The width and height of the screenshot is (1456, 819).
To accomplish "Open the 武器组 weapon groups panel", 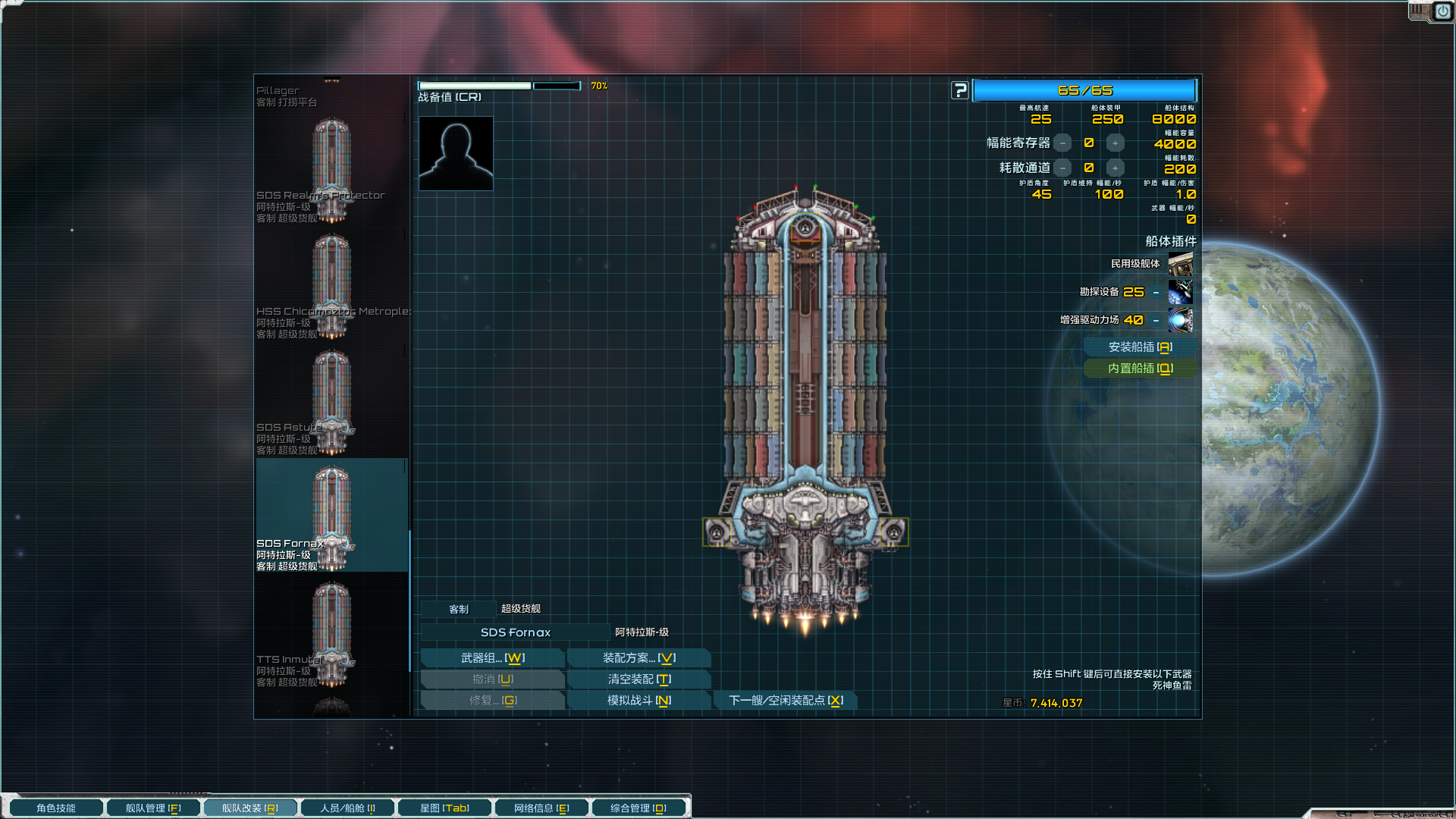I will point(492,658).
